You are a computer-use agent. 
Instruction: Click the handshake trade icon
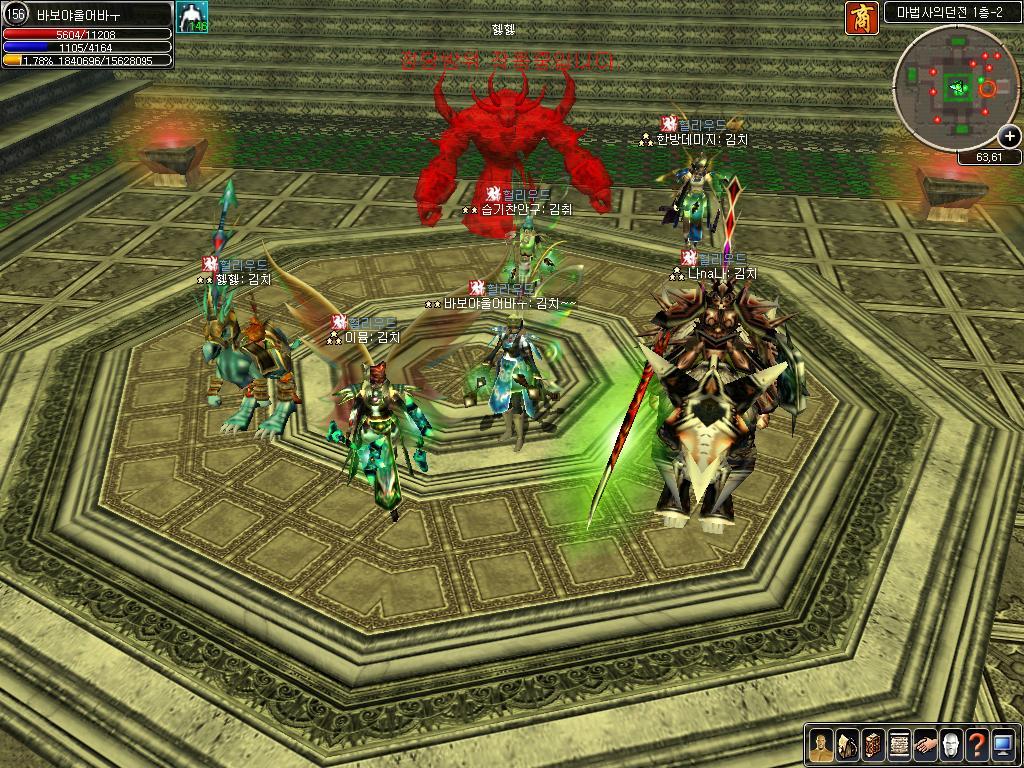[x=925, y=745]
